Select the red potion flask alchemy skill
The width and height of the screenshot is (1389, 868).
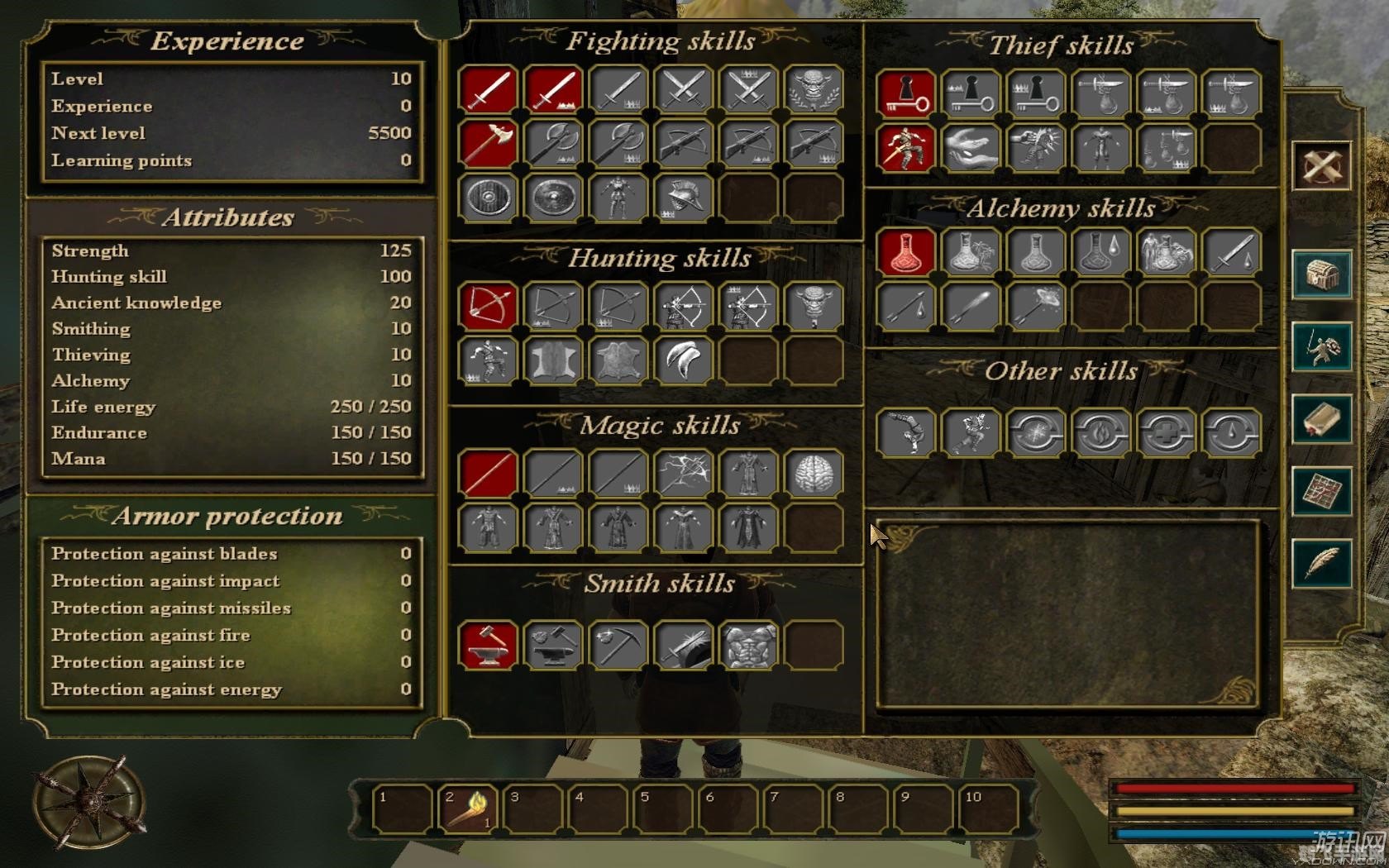click(906, 252)
